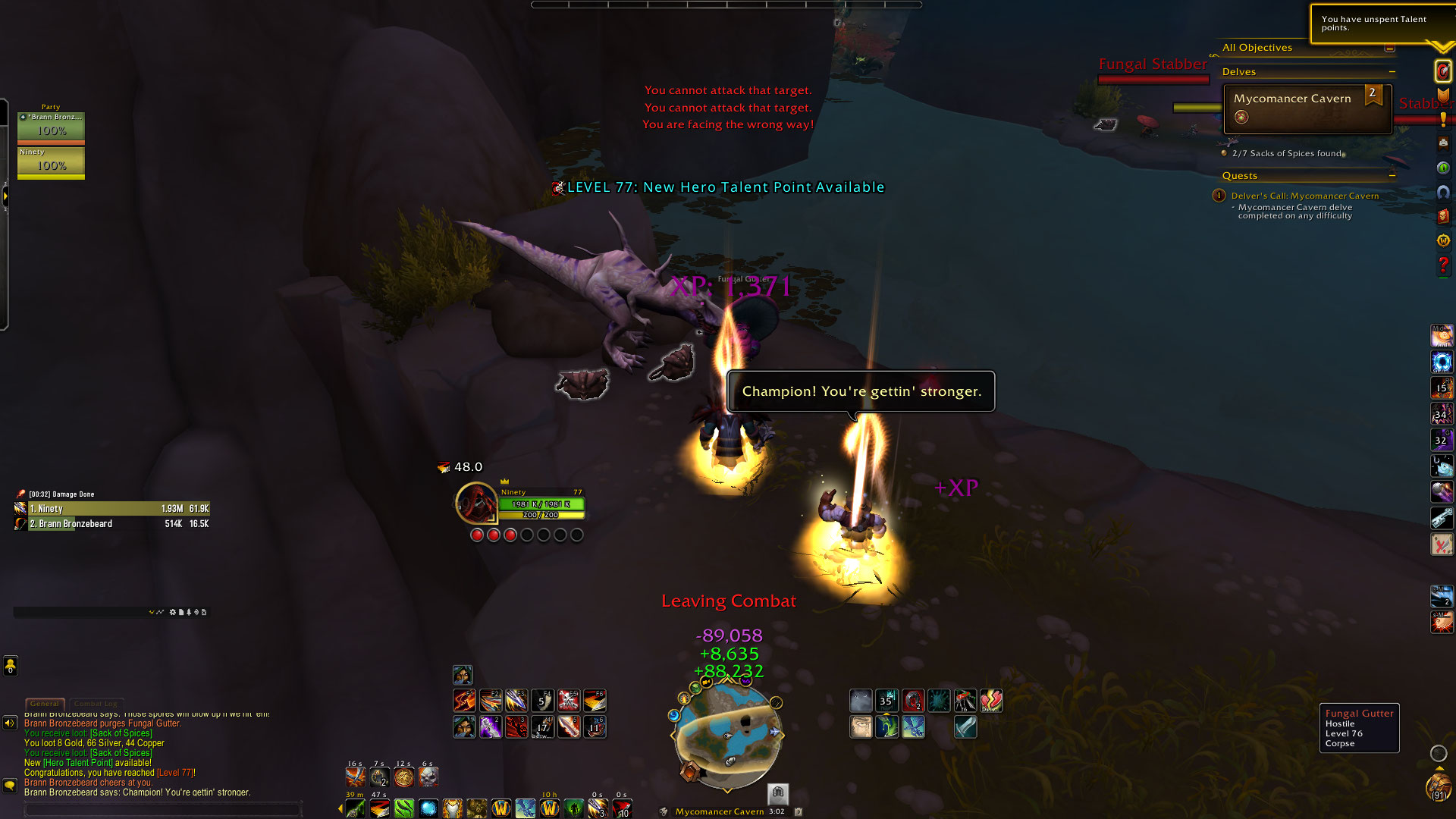Select the General chat tab
Image resolution: width=1456 pixels, height=819 pixels.
pyautogui.click(x=45, y=704)
